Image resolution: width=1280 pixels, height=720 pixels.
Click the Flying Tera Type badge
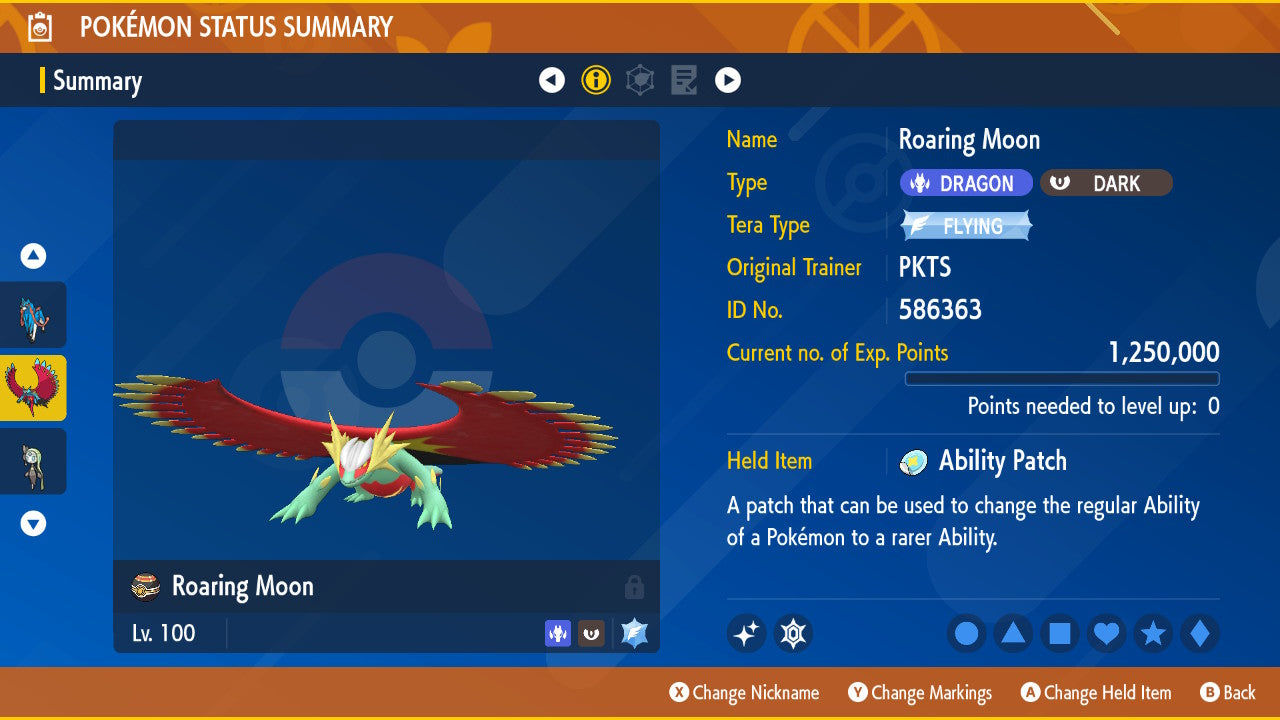pyautogui.click(x=965, y=225)
